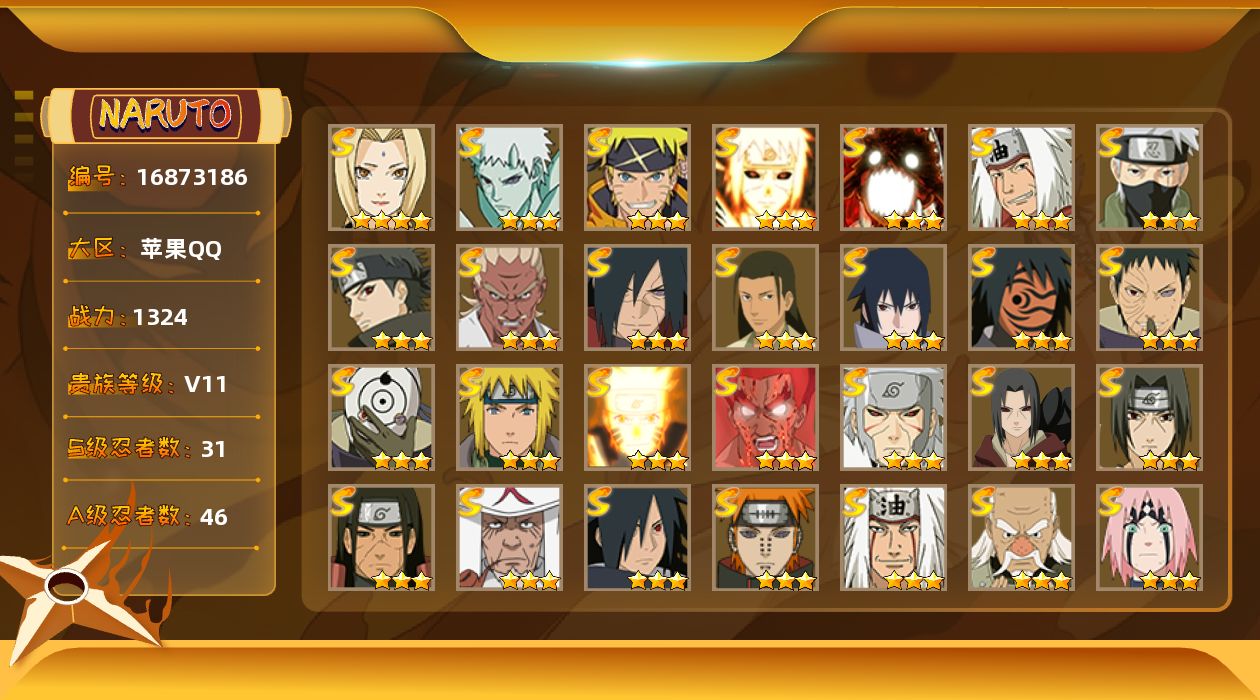
Task: Select the teal-skinned white-haired ninja portrait
Action: pos(509,177)
